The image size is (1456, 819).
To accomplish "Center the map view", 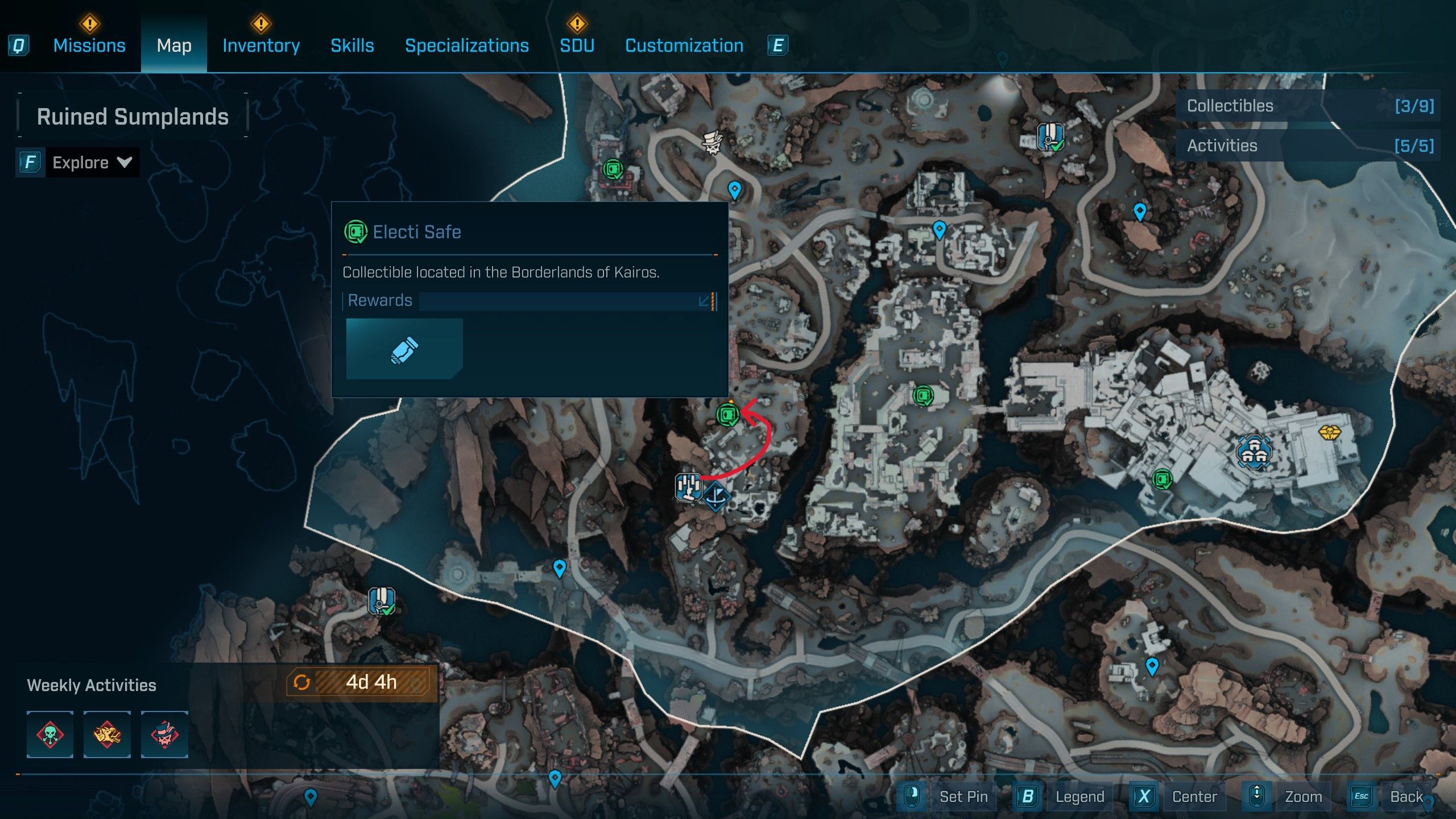I will point(1194,796).
